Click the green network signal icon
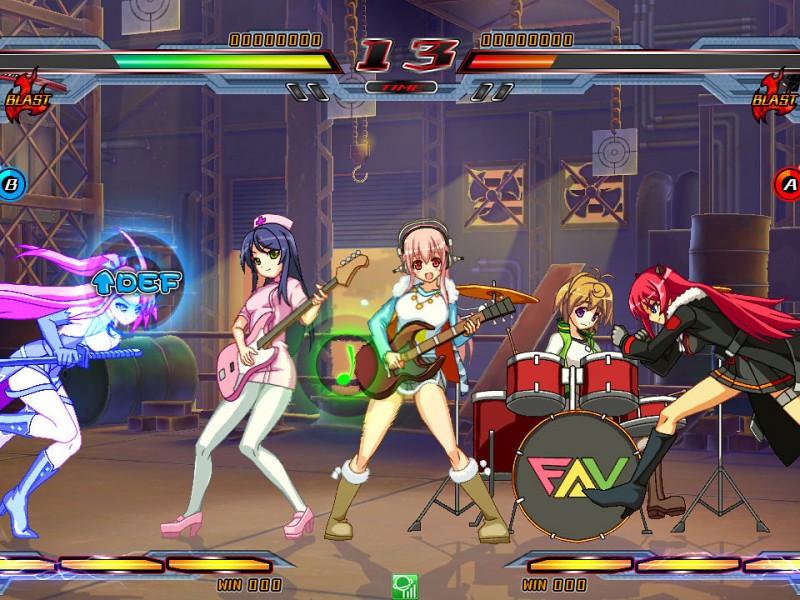Screen dimensions: 800x600 coord(404,586)
